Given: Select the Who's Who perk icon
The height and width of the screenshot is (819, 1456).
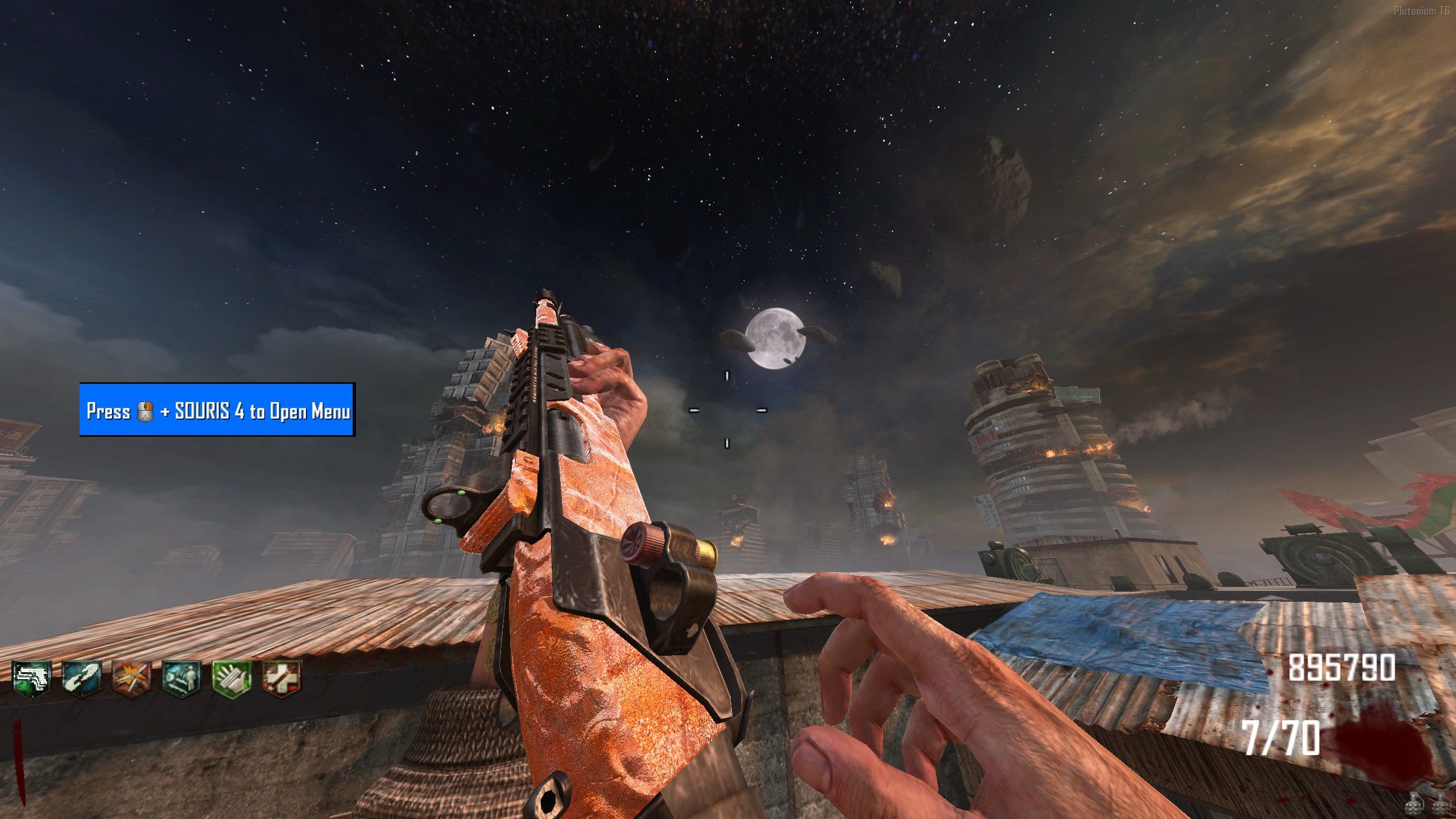Looking at the screenshot, I should point(181,678).
